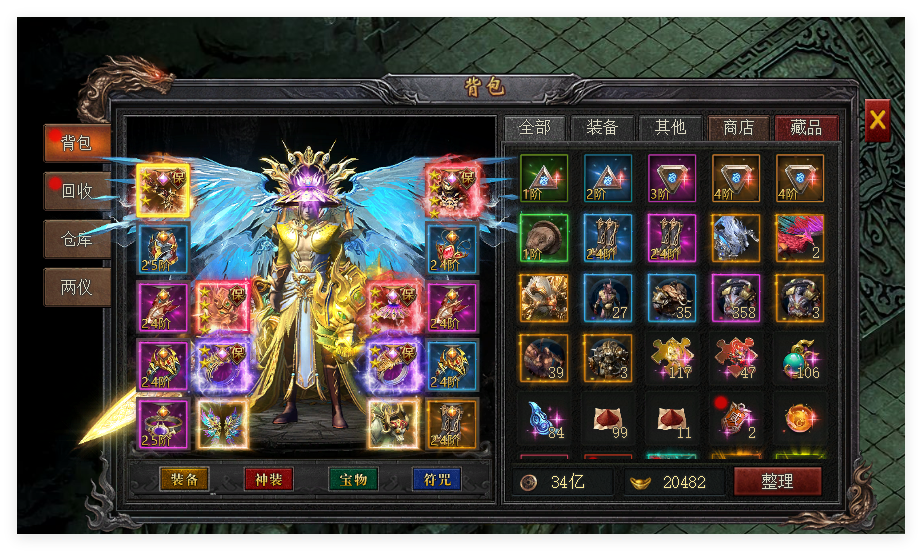Image resolution: width=922 pixels, height=551 pixels.
Task: Select the red puzzle piece stack of 47
Action: (x=736, y=358)
